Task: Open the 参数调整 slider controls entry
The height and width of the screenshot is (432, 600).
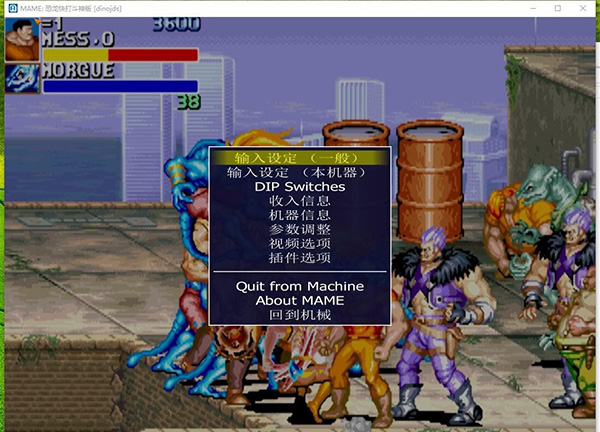Action: (x=299, y=229)
